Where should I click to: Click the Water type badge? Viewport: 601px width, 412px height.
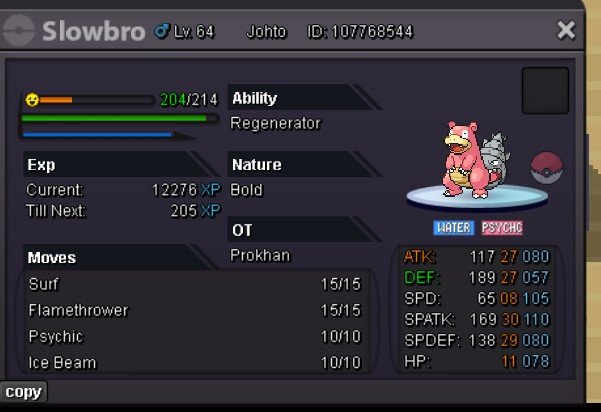(453, 228)
